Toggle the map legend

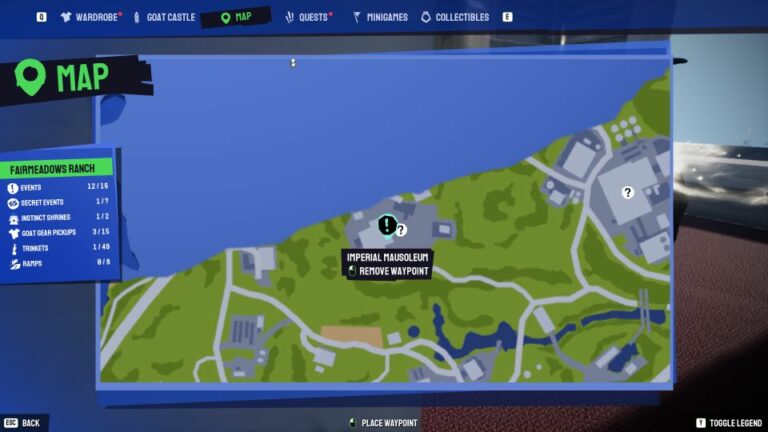pos(729,423)
